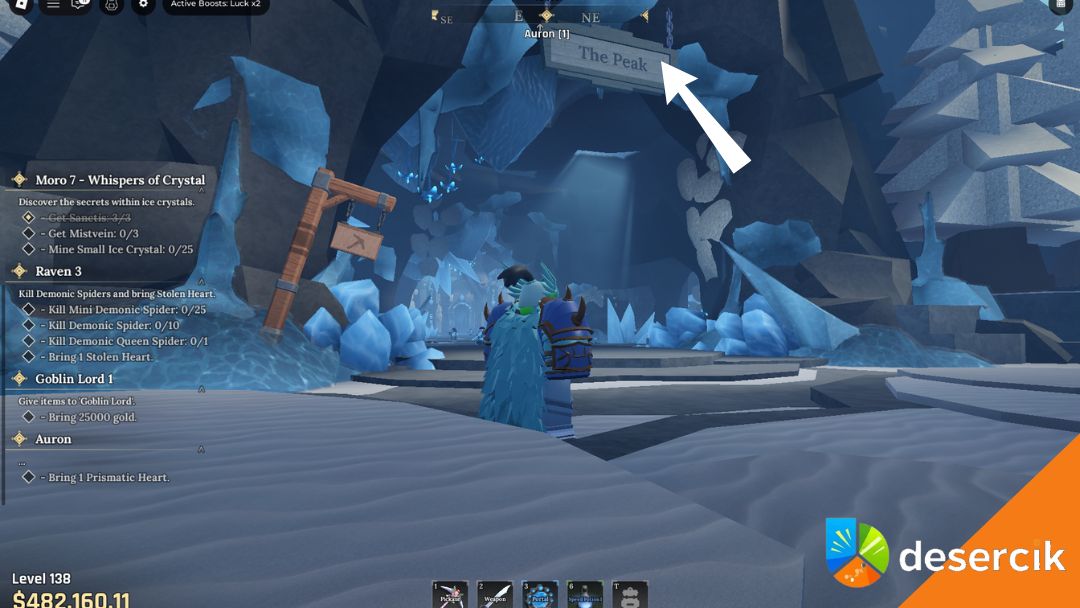Screen dimensions: 1080x608
Task: Equip the Weapon hotbar slot
Action: point(494,594)
